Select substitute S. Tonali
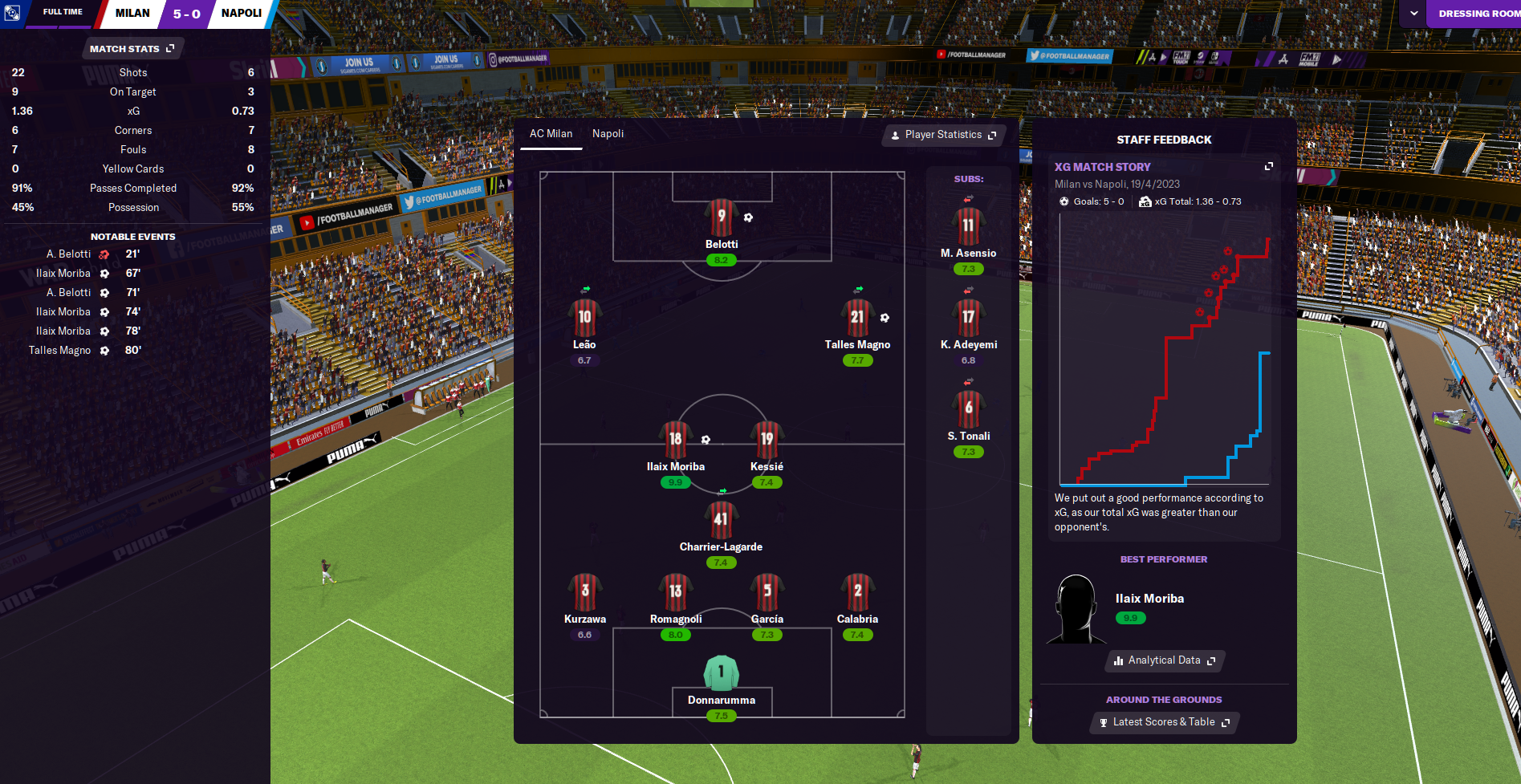1521x784 pixels. pyautogui.click(x=968, y=409)
